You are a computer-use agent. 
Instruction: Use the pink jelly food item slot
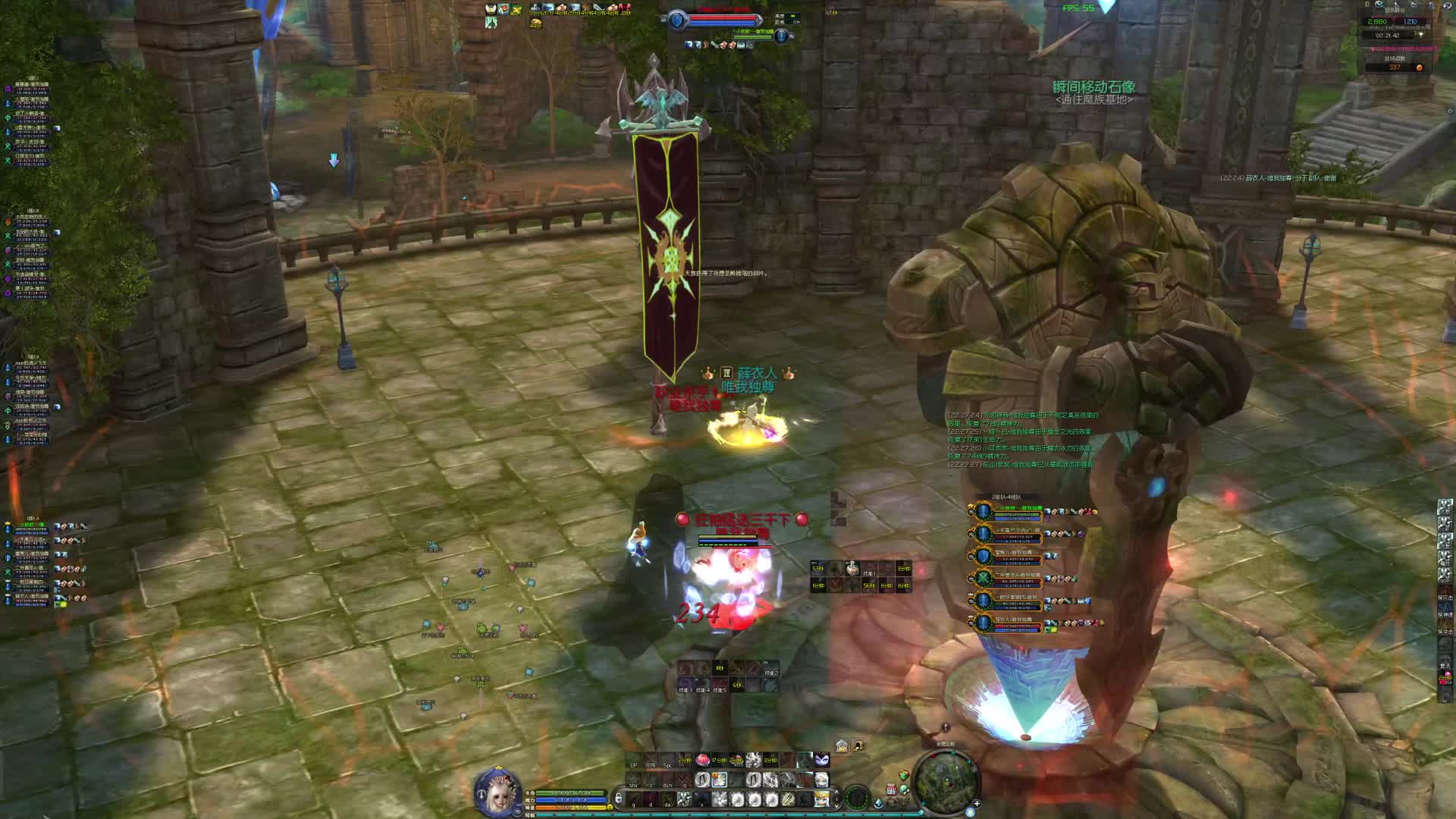tap(701, 759)
